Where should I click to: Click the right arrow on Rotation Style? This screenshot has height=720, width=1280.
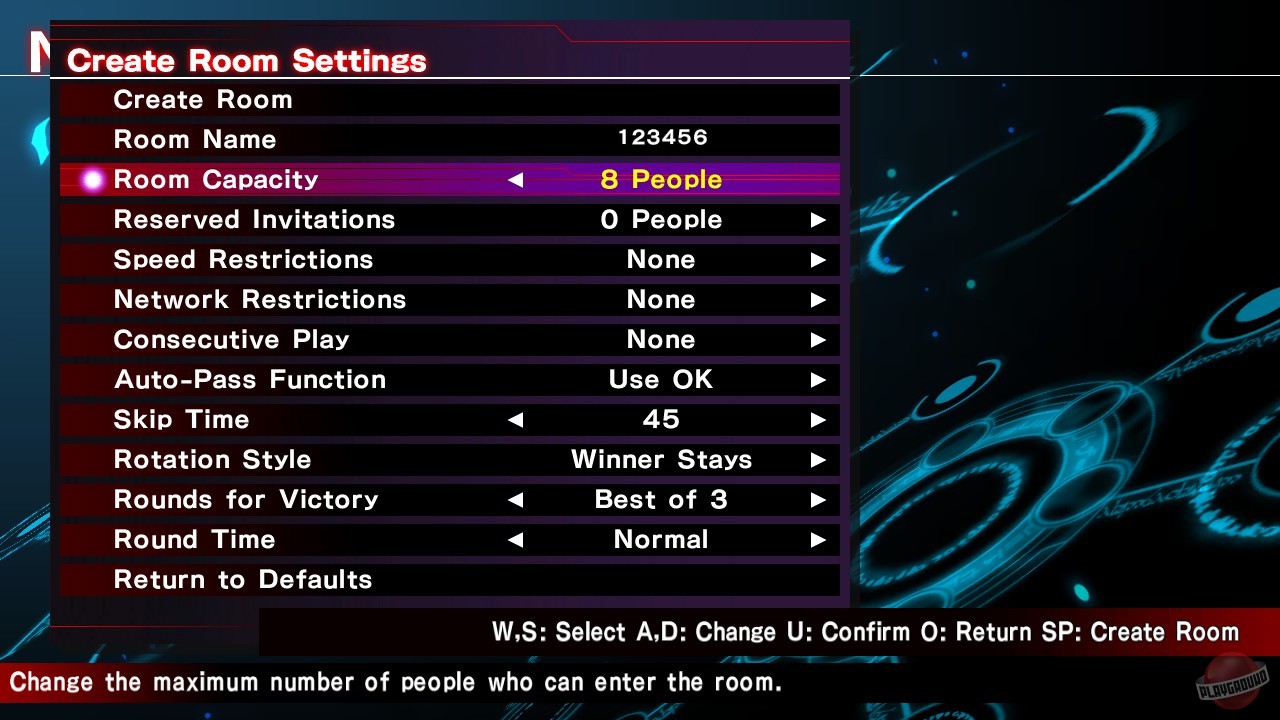pos(820,459)
